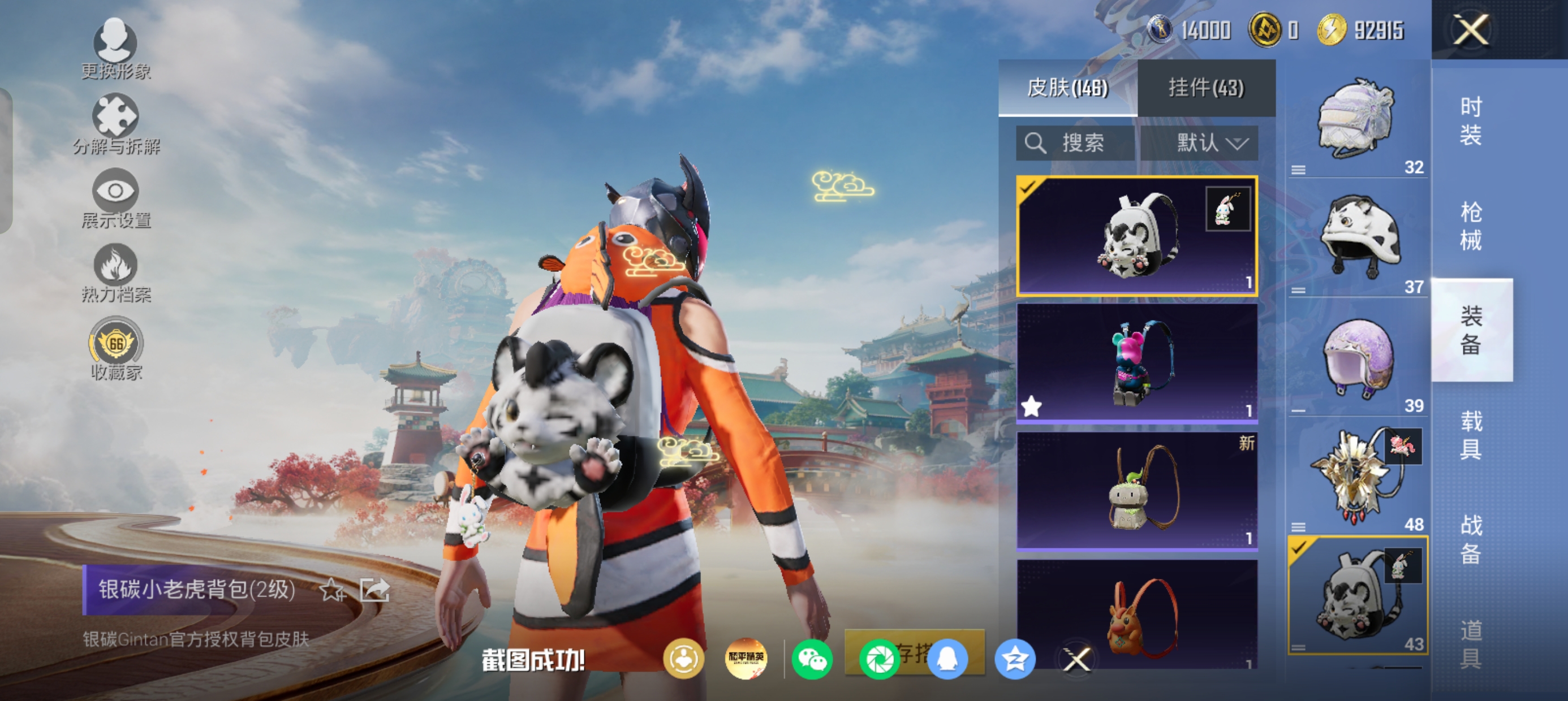This screenshot has width=1568, height=701.
Task: Select the 皮肤(146) tab
Action: 1067,88
